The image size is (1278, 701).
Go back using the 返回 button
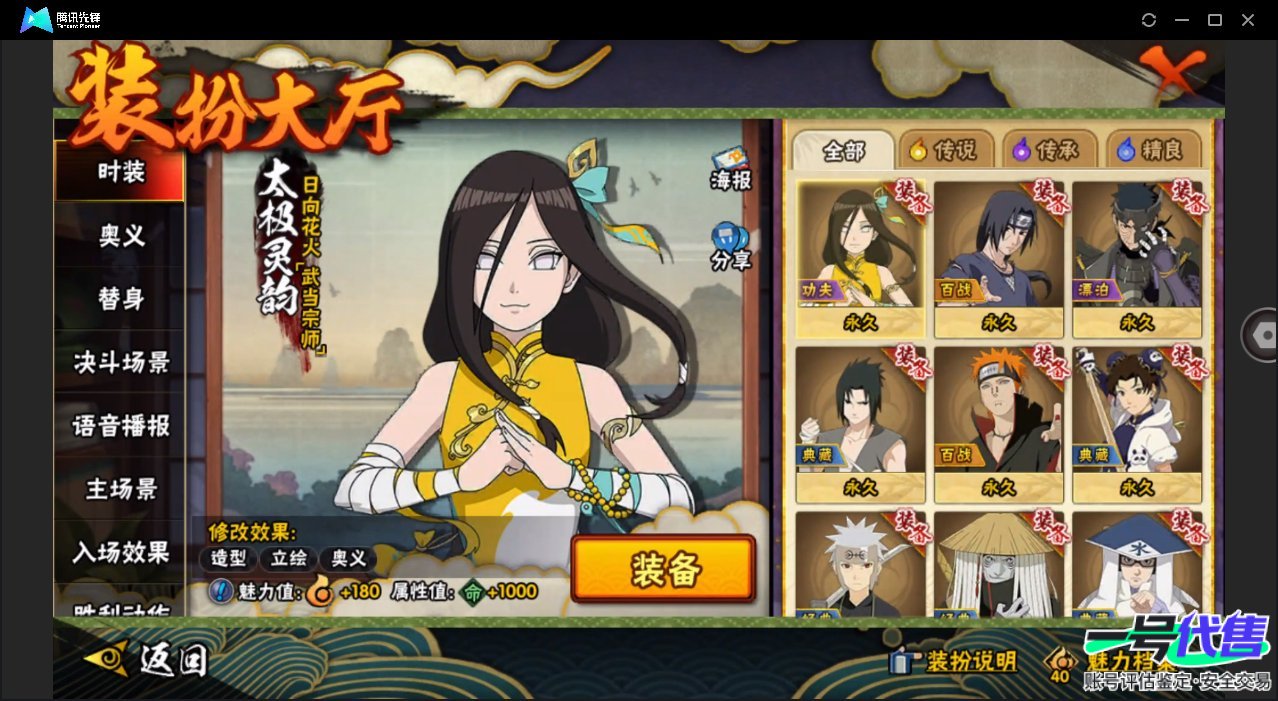(148, 659)
